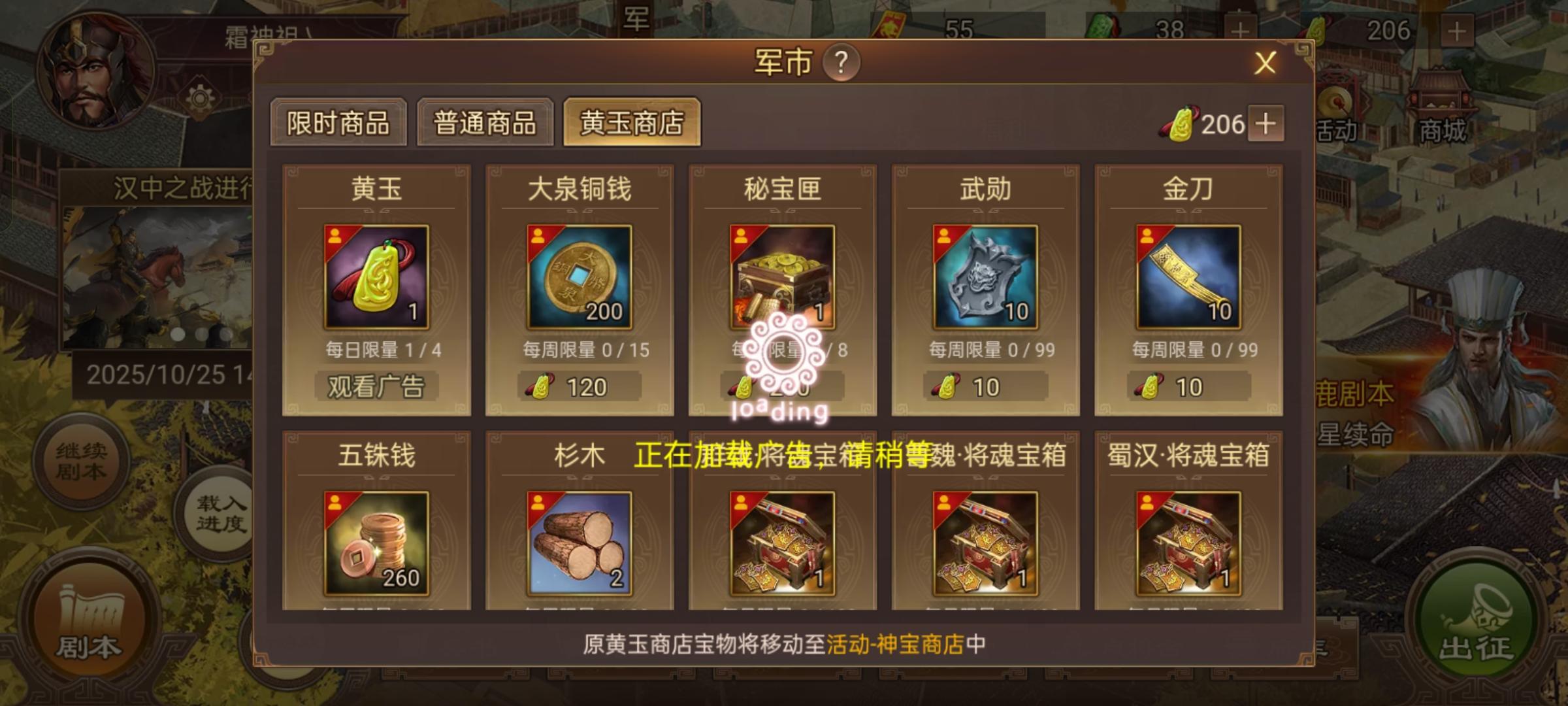Switch to the 普通商品 tab
Image resolution: width=1568 pixels, height=706 pixels.
pyautogui.click(x=485, y=123)
